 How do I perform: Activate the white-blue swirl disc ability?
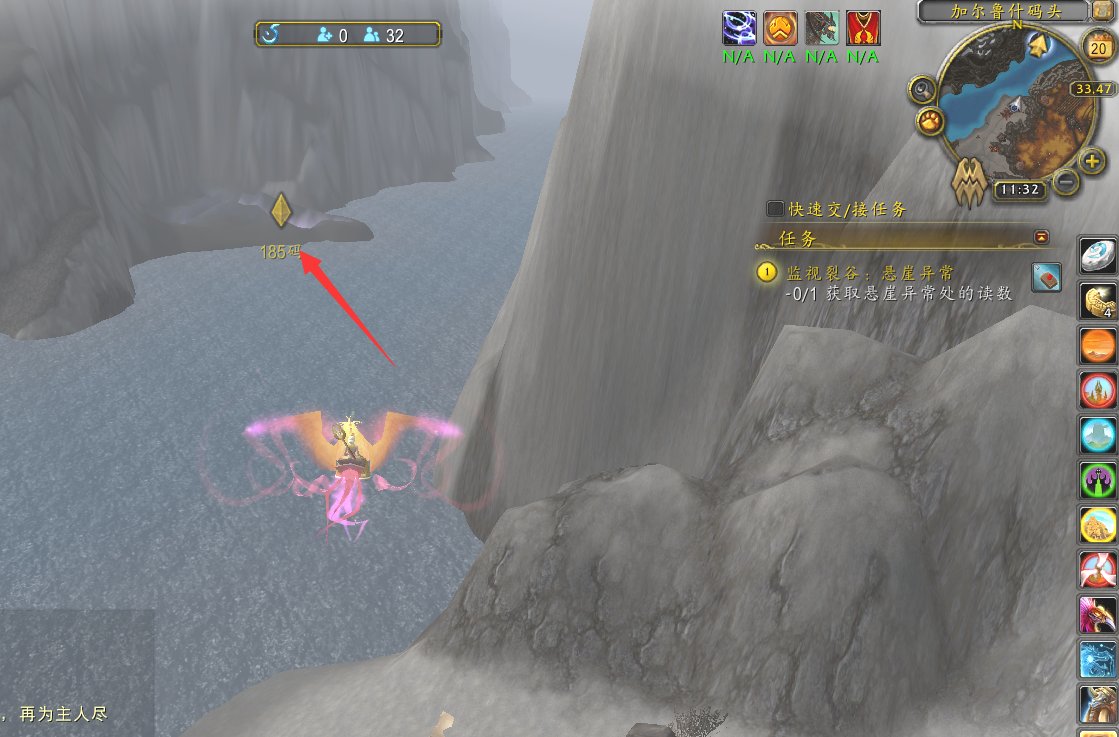[x=1098, y=255]
